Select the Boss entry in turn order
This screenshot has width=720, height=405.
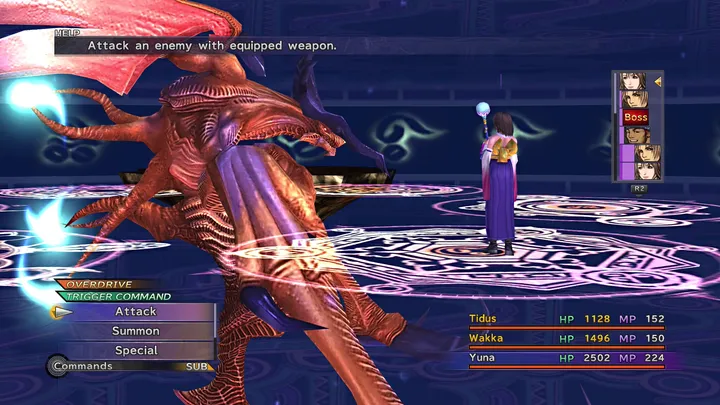[x=636, y=117]
